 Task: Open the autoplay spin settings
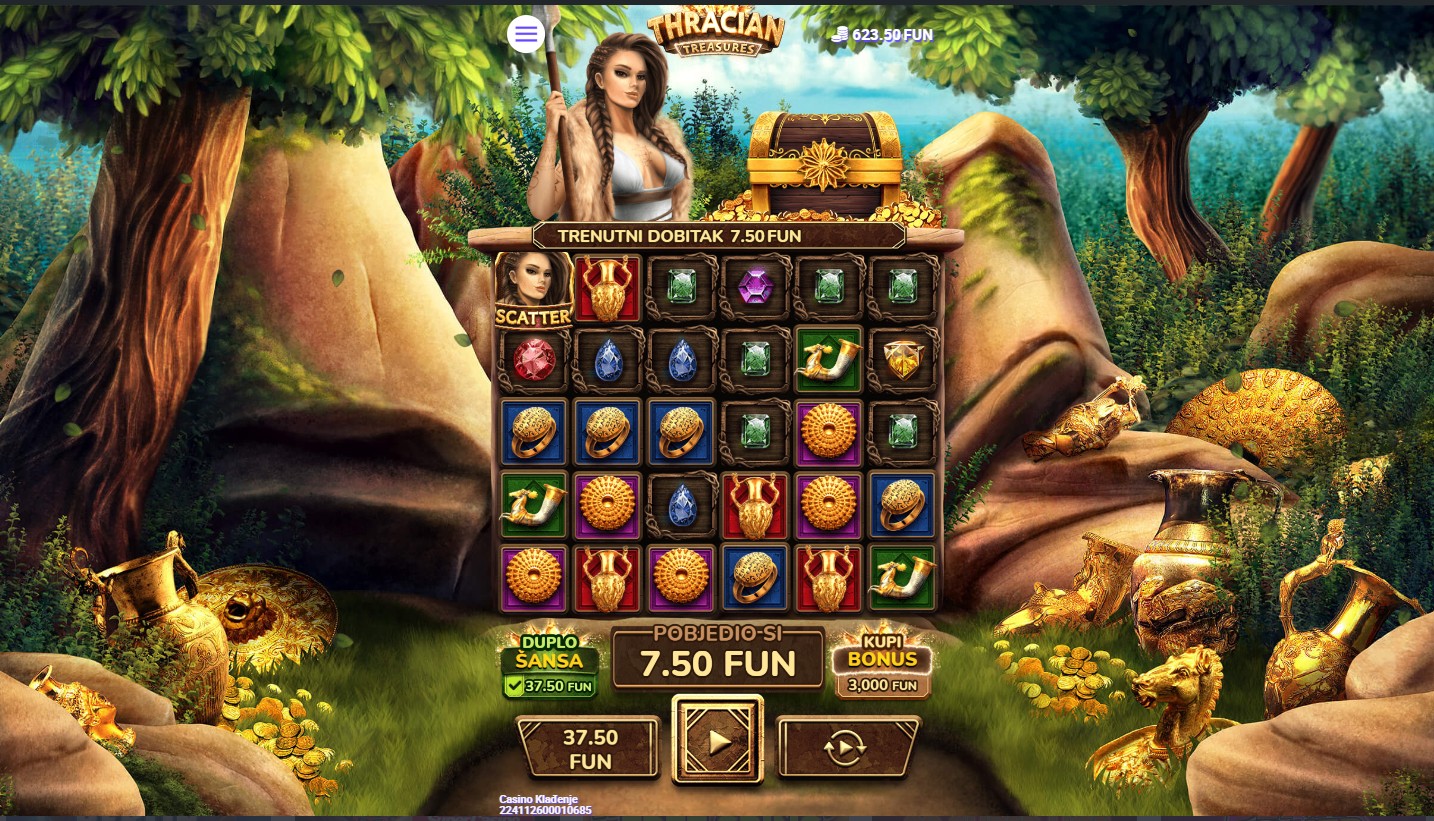[847, 747]
